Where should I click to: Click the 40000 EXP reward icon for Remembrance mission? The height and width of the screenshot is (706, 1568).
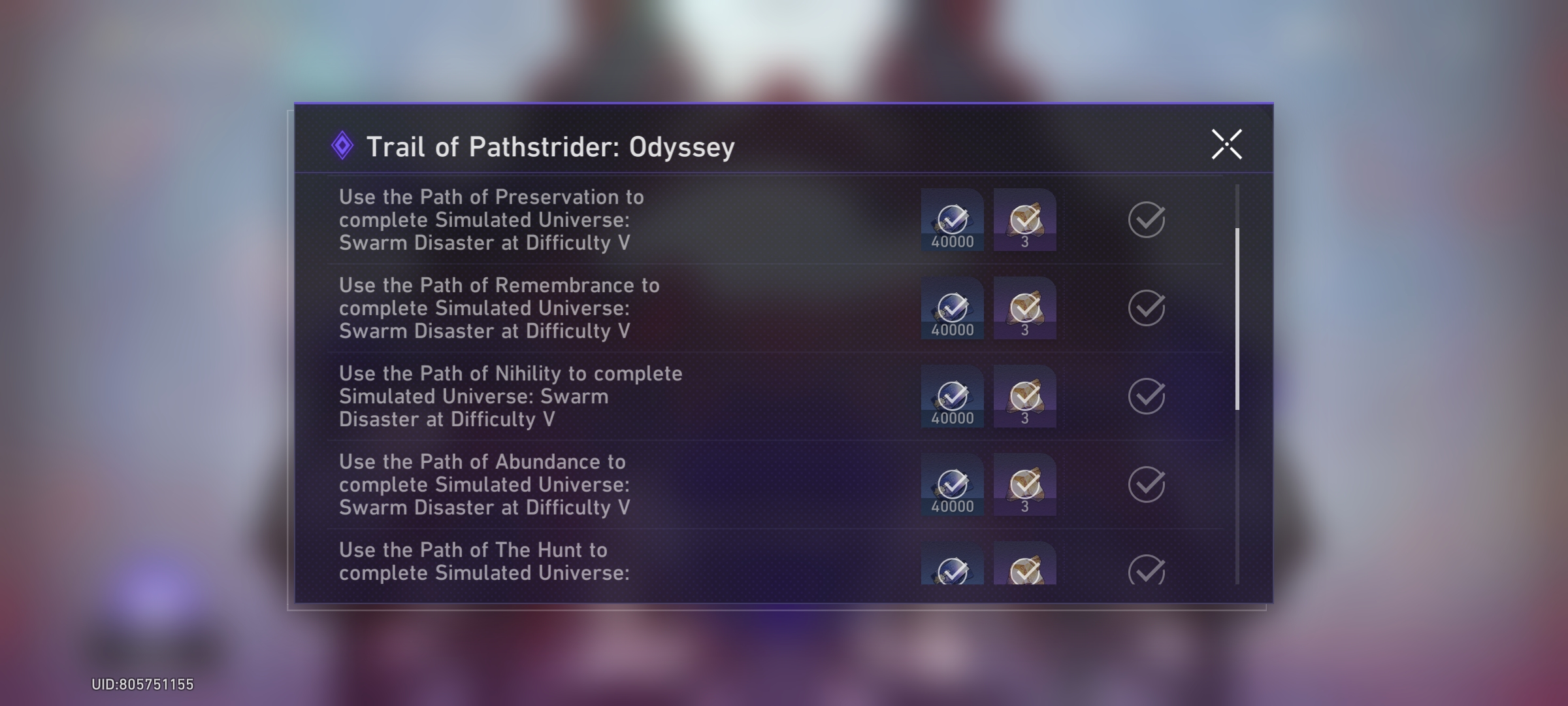point(952,307)
